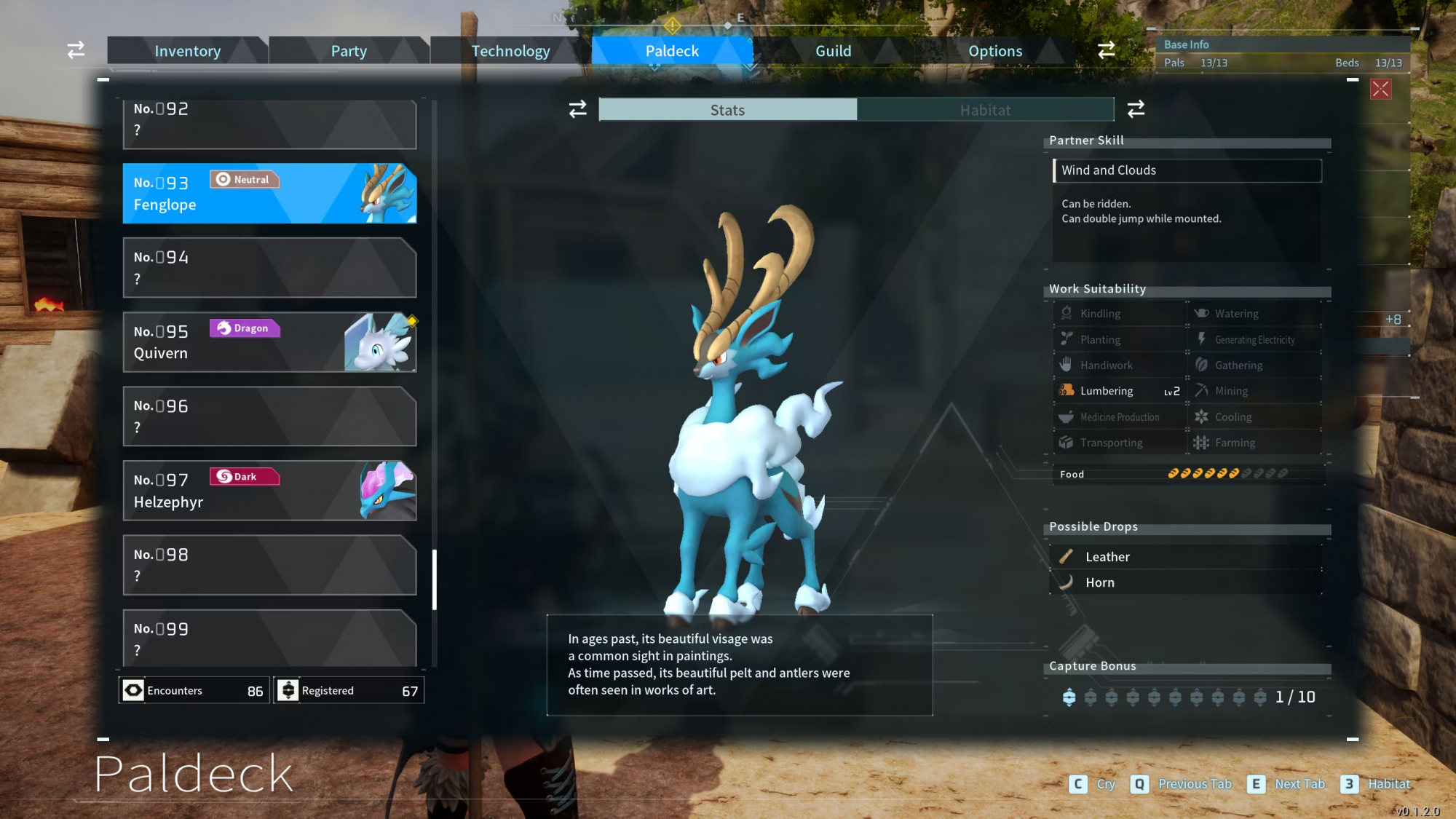Open the No.097 Helzephyr entry
1456x819 pixels.
point(269,491)
